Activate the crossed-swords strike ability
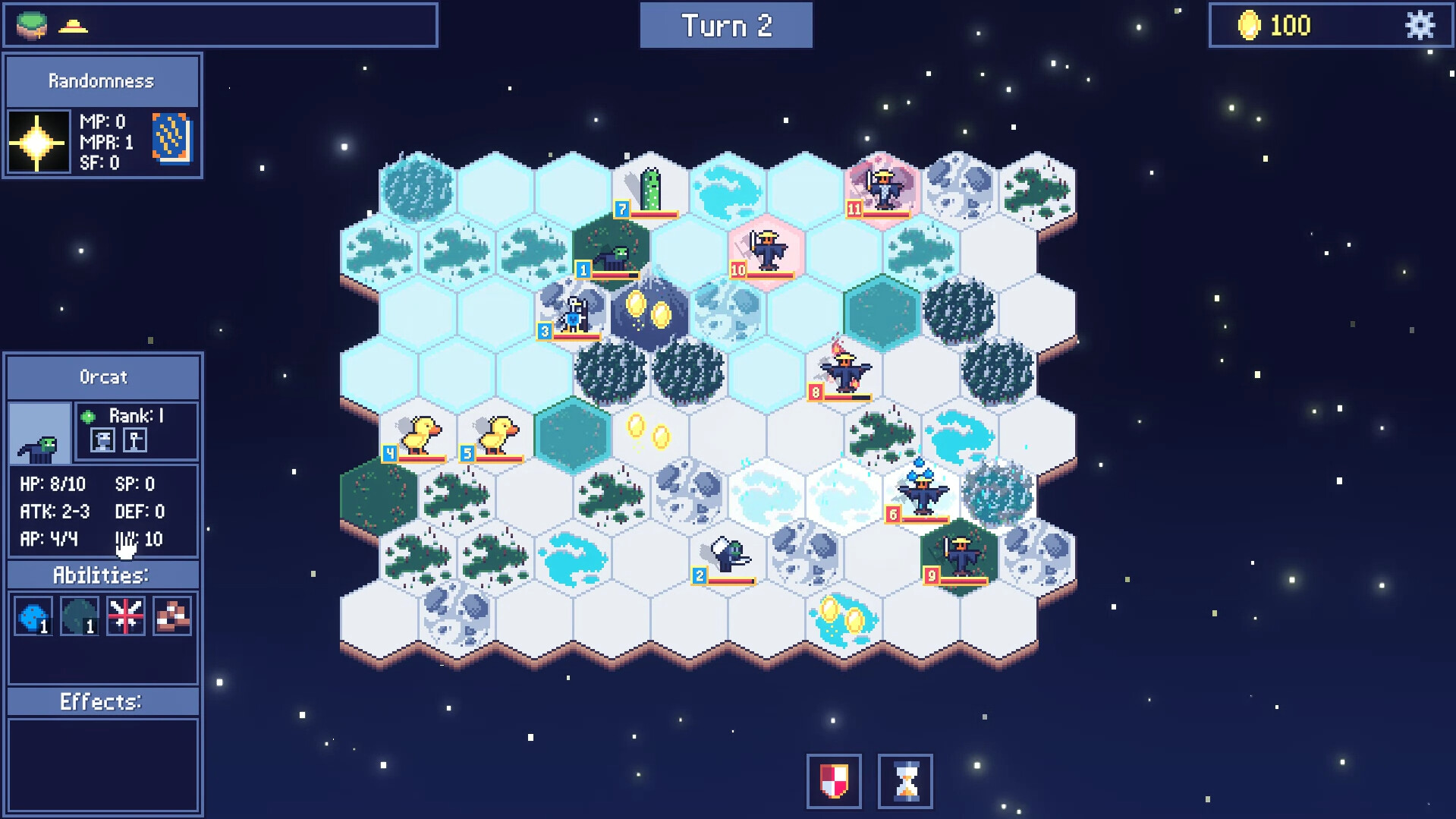The image size is (1456, 819). coord(125,616)
